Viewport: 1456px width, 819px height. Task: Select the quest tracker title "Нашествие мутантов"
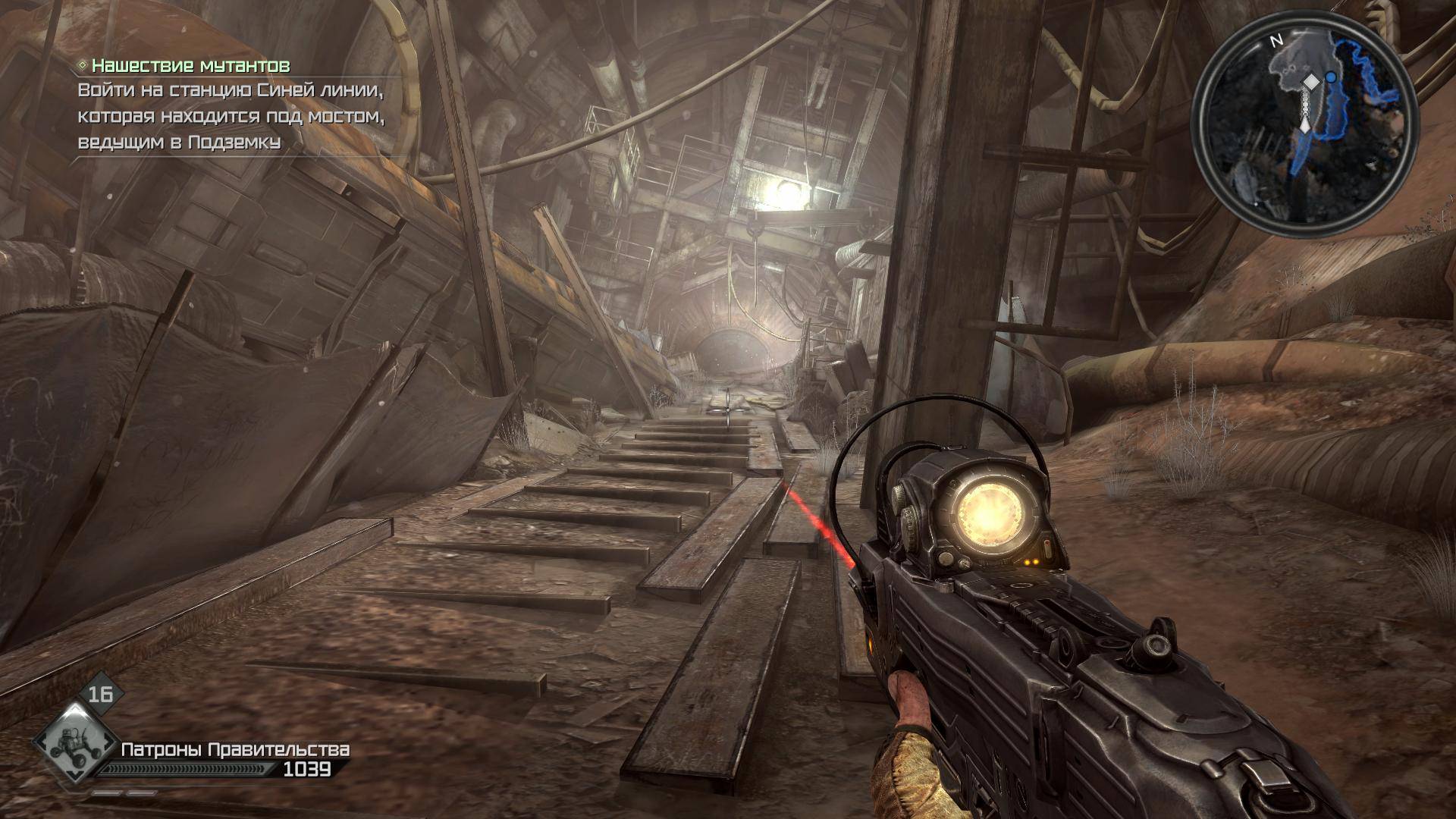pyautogui.click(x=190, y=66)
